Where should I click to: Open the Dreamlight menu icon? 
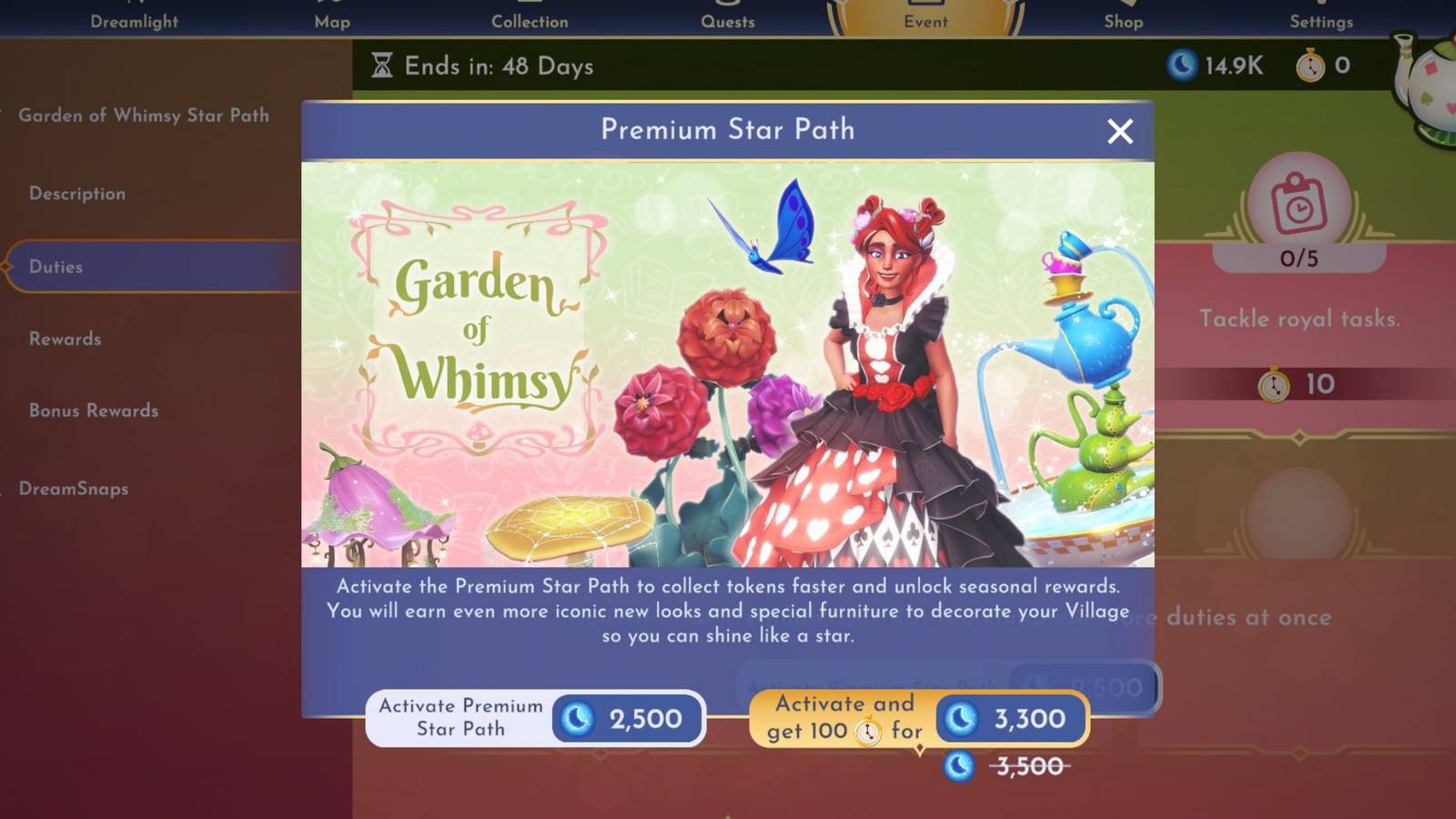point(135,14)
